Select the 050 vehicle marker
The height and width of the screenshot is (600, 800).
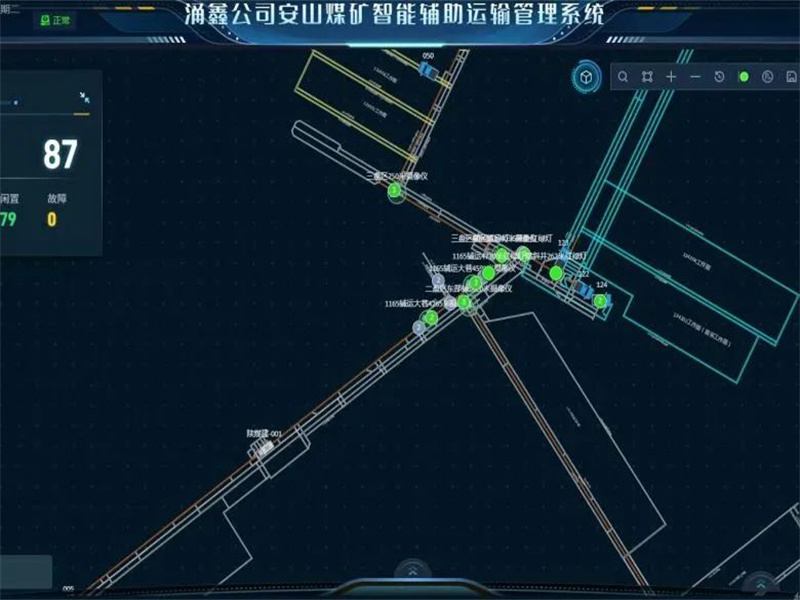pos(429,71)
